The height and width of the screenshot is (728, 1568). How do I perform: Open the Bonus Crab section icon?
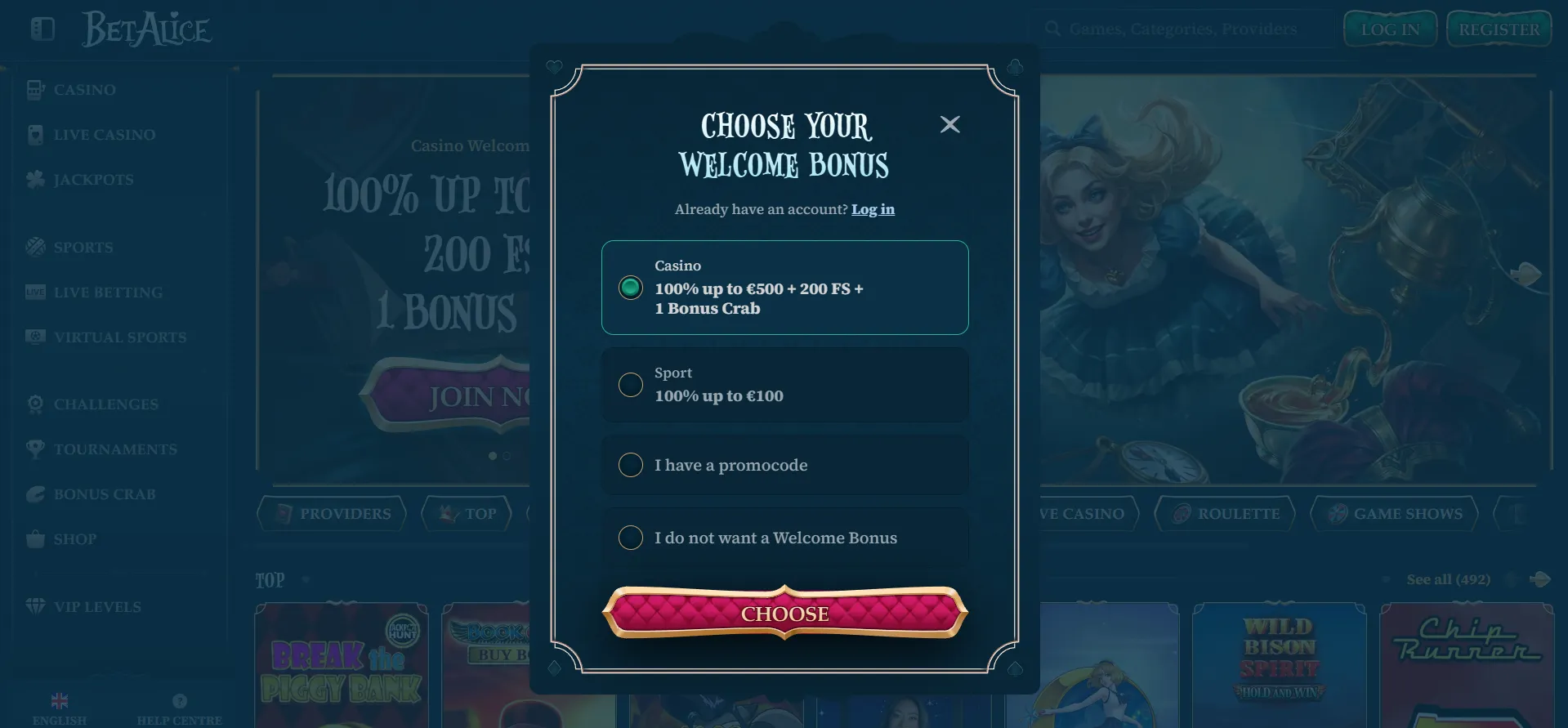click(x=34, y=494)
